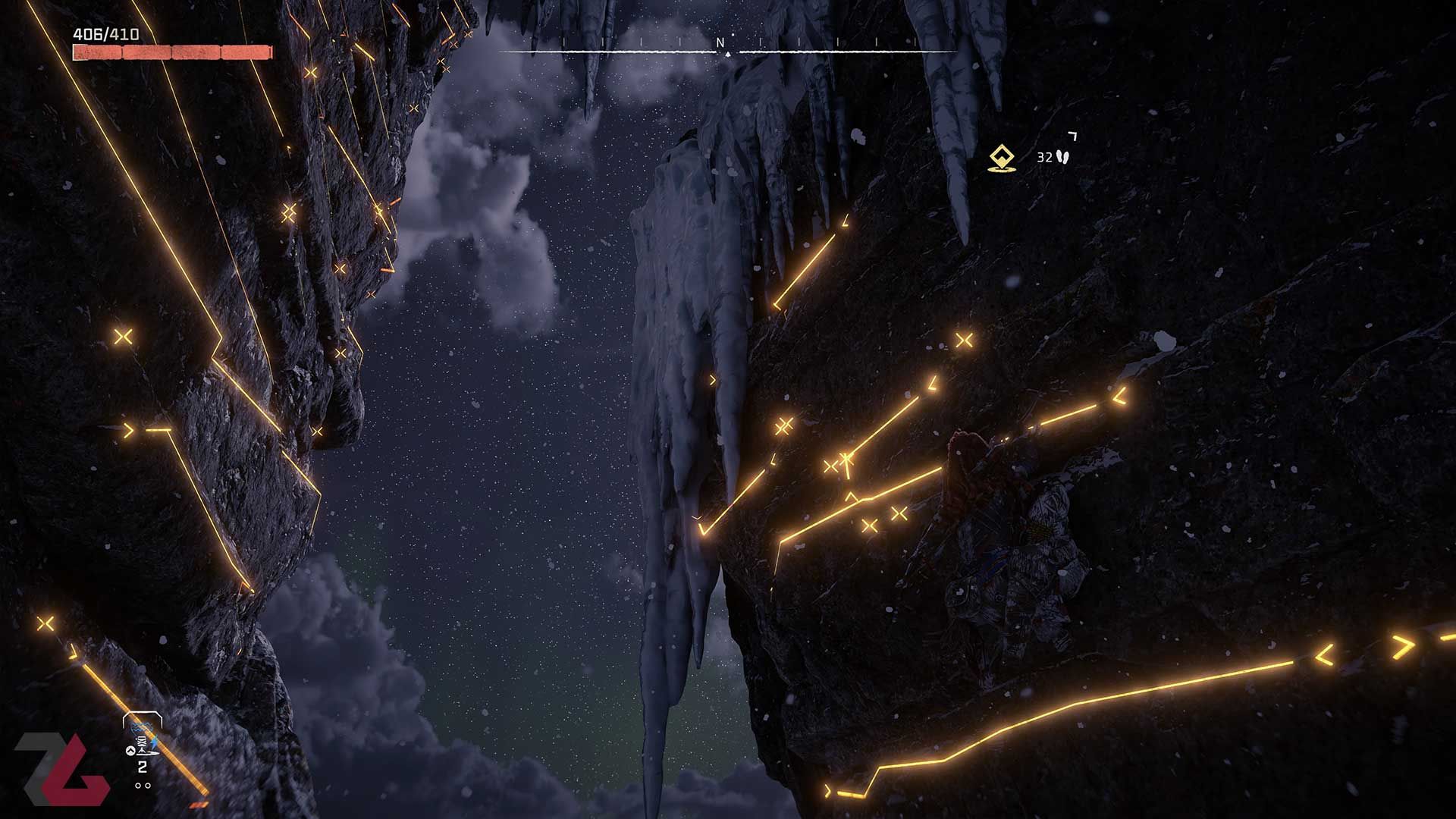Click the red and gray watermark logo

pyautogui.click(x=61, y=768)
